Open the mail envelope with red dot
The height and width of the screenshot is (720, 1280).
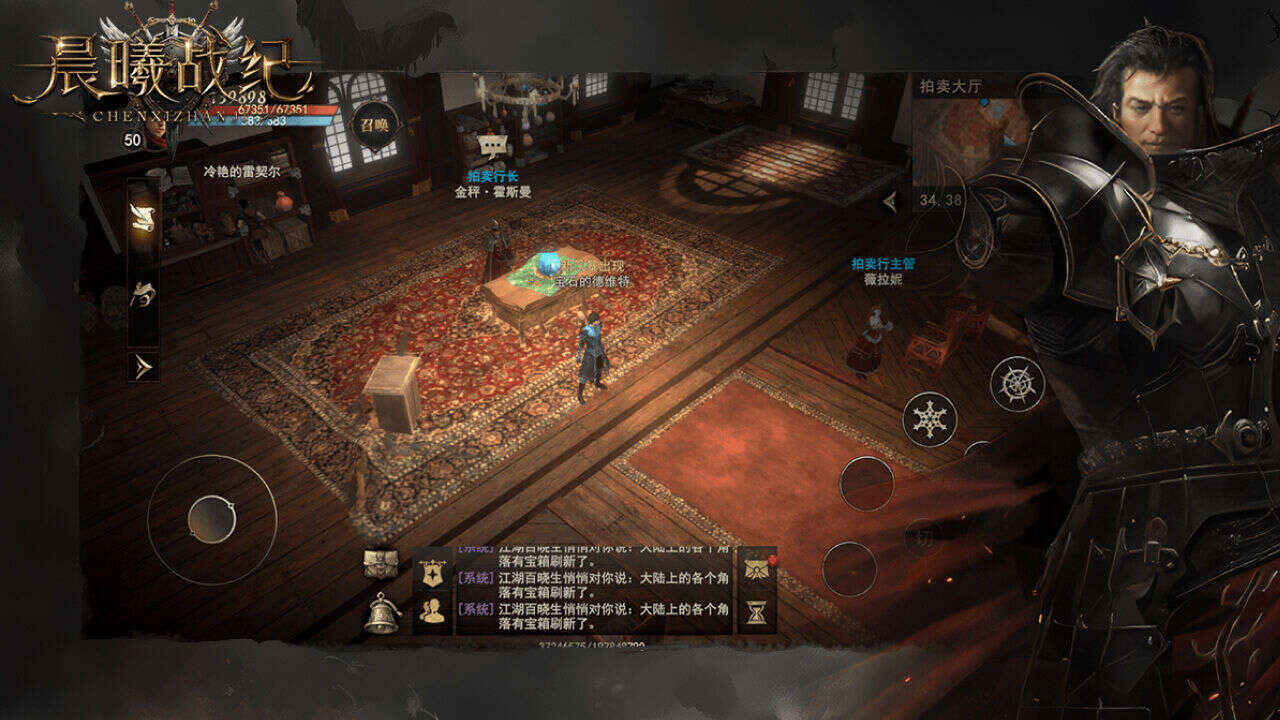757,567
